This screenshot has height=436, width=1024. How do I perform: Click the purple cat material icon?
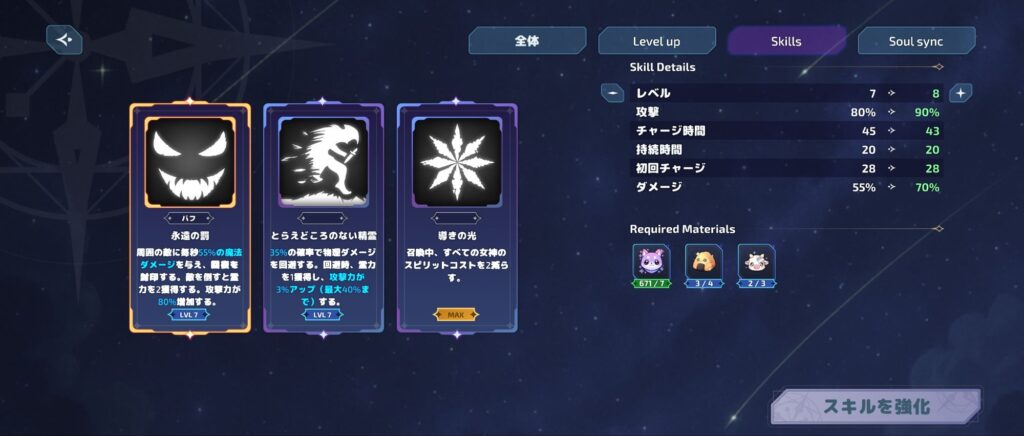pos(651,262)
